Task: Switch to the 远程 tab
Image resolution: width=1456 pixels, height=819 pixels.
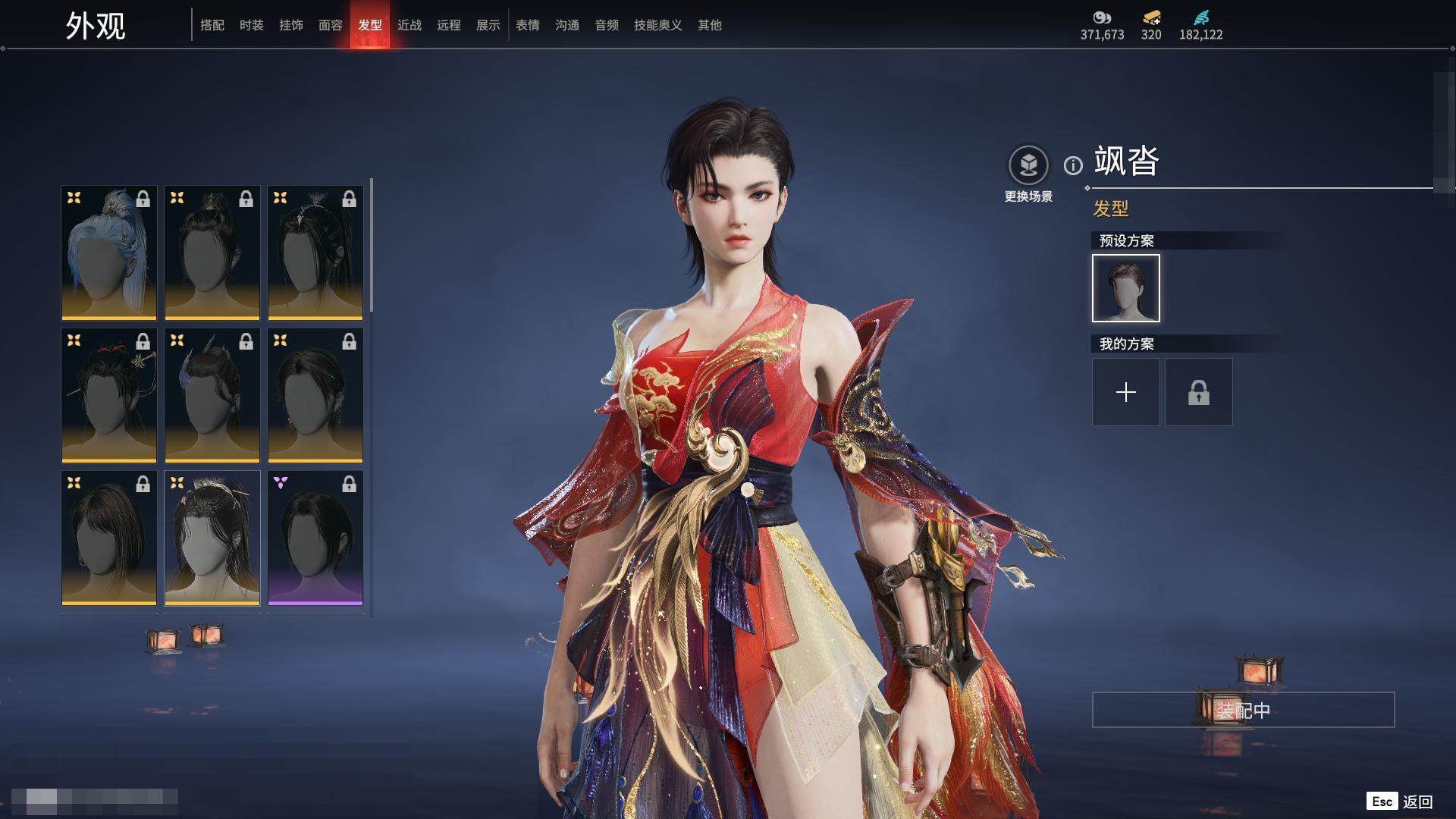Action: (x=449, y=25)
